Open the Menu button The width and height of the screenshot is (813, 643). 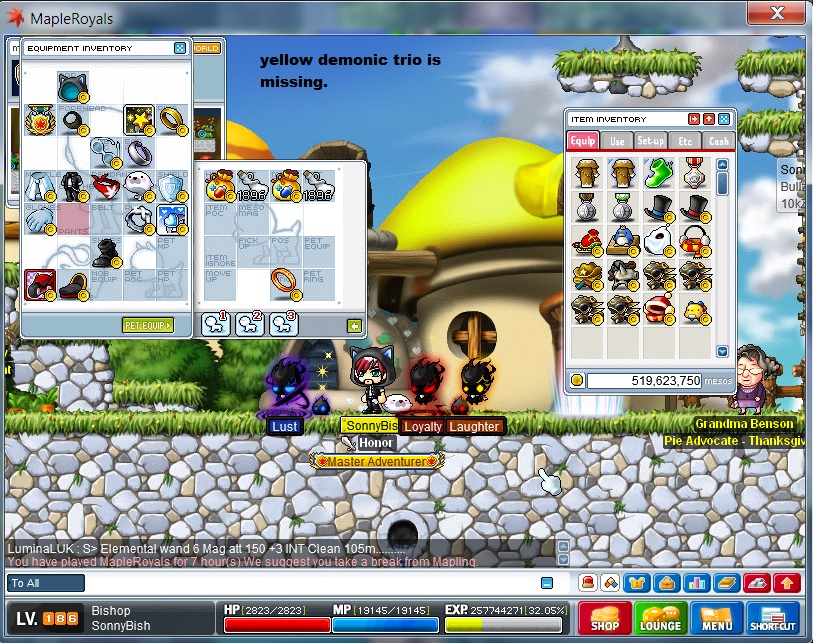coord(715,618)
